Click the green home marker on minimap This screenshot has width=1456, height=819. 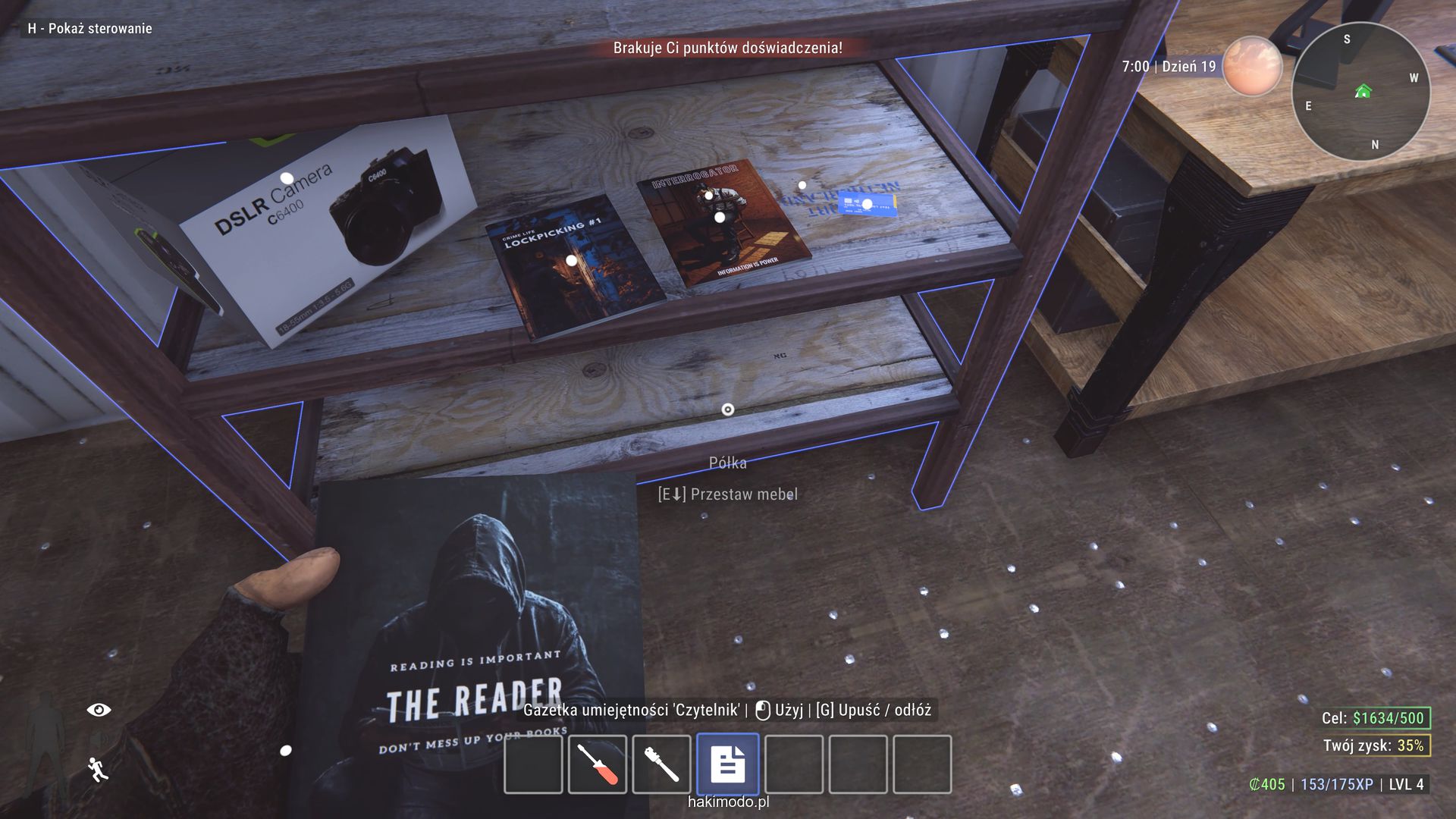pyautogui.click(x=1363, y=92)
